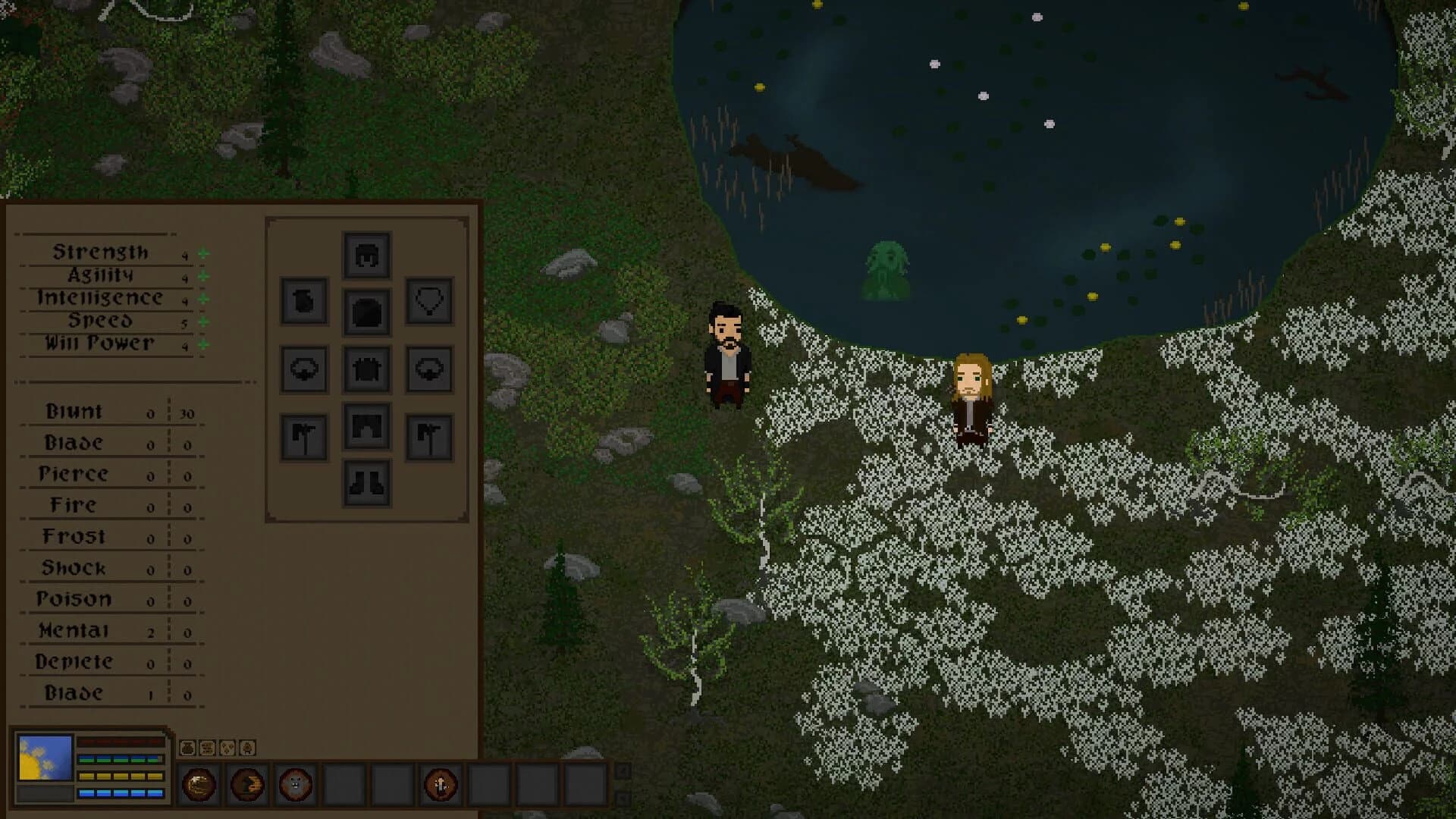Select the chest armor equipment slot

tap(367, 311)
